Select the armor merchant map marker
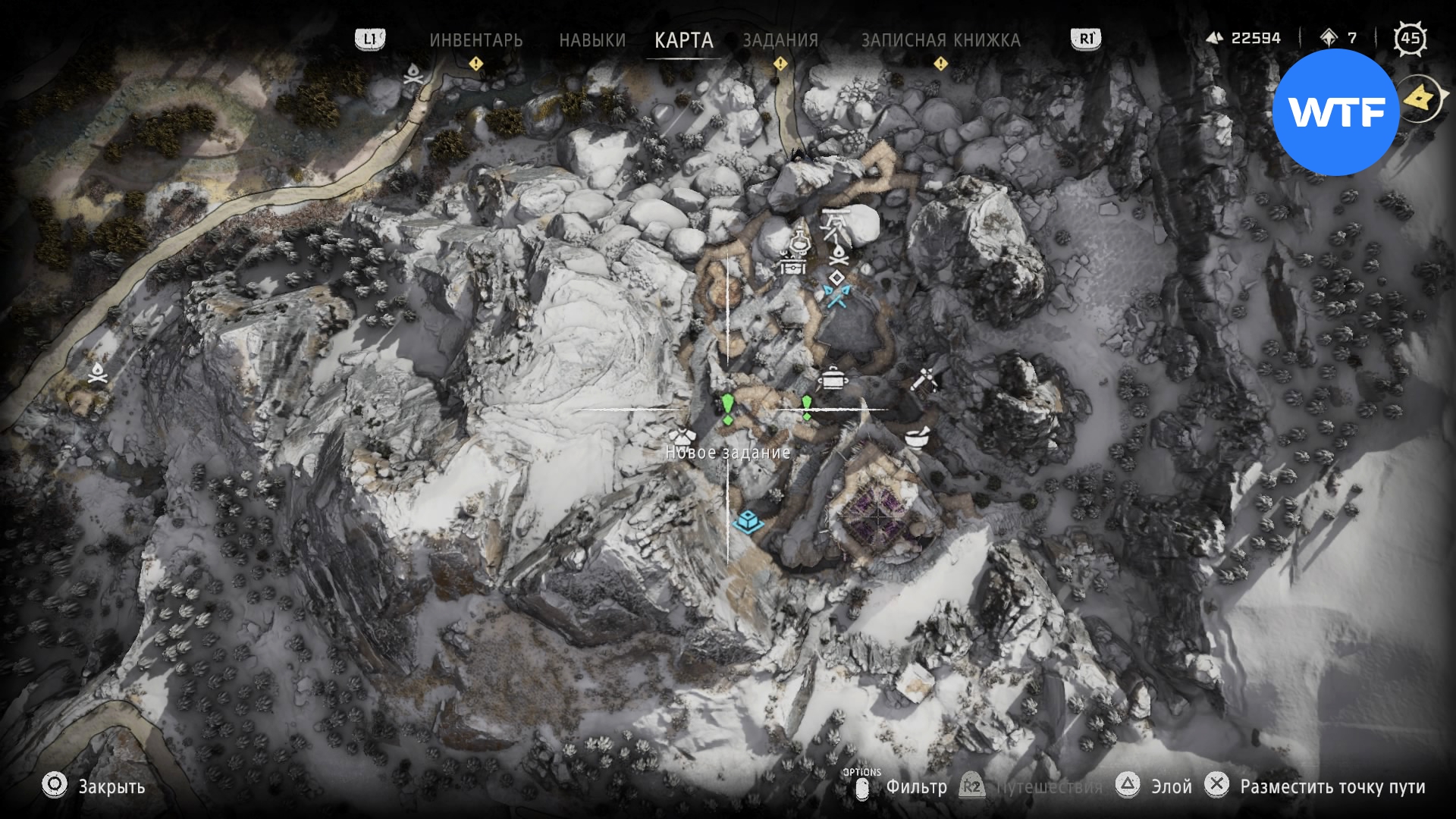Image resolution: width=1456 pixels, height=819 pixels. 682,437
